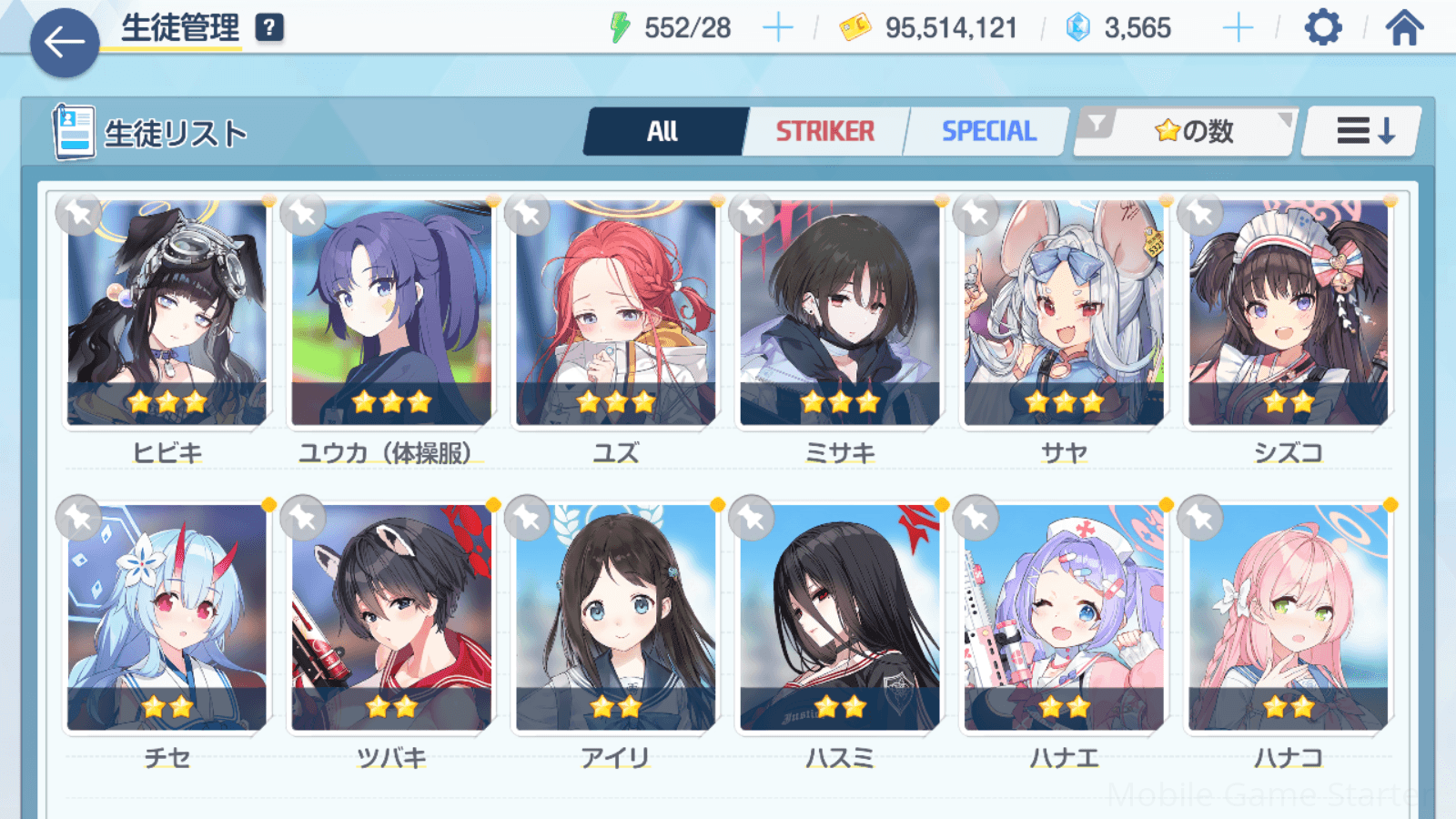Toggle the favorite pin on アイリ's card
Image resolution: width=1456 pixels, height=819 pixels.
[528, 519]
